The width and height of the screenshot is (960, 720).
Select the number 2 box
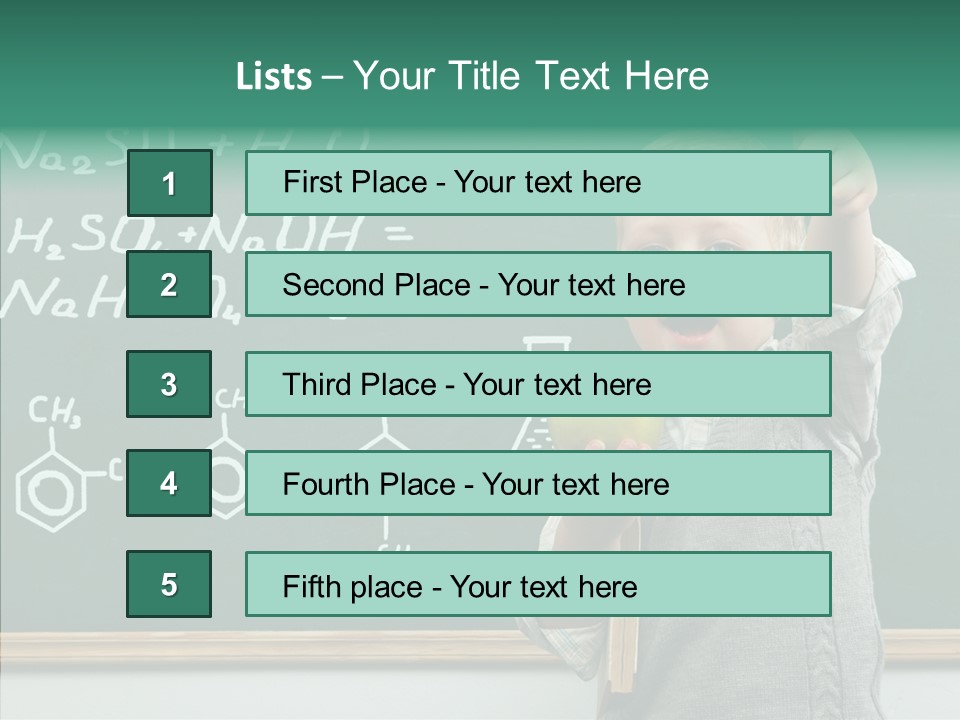coord(169,284)
